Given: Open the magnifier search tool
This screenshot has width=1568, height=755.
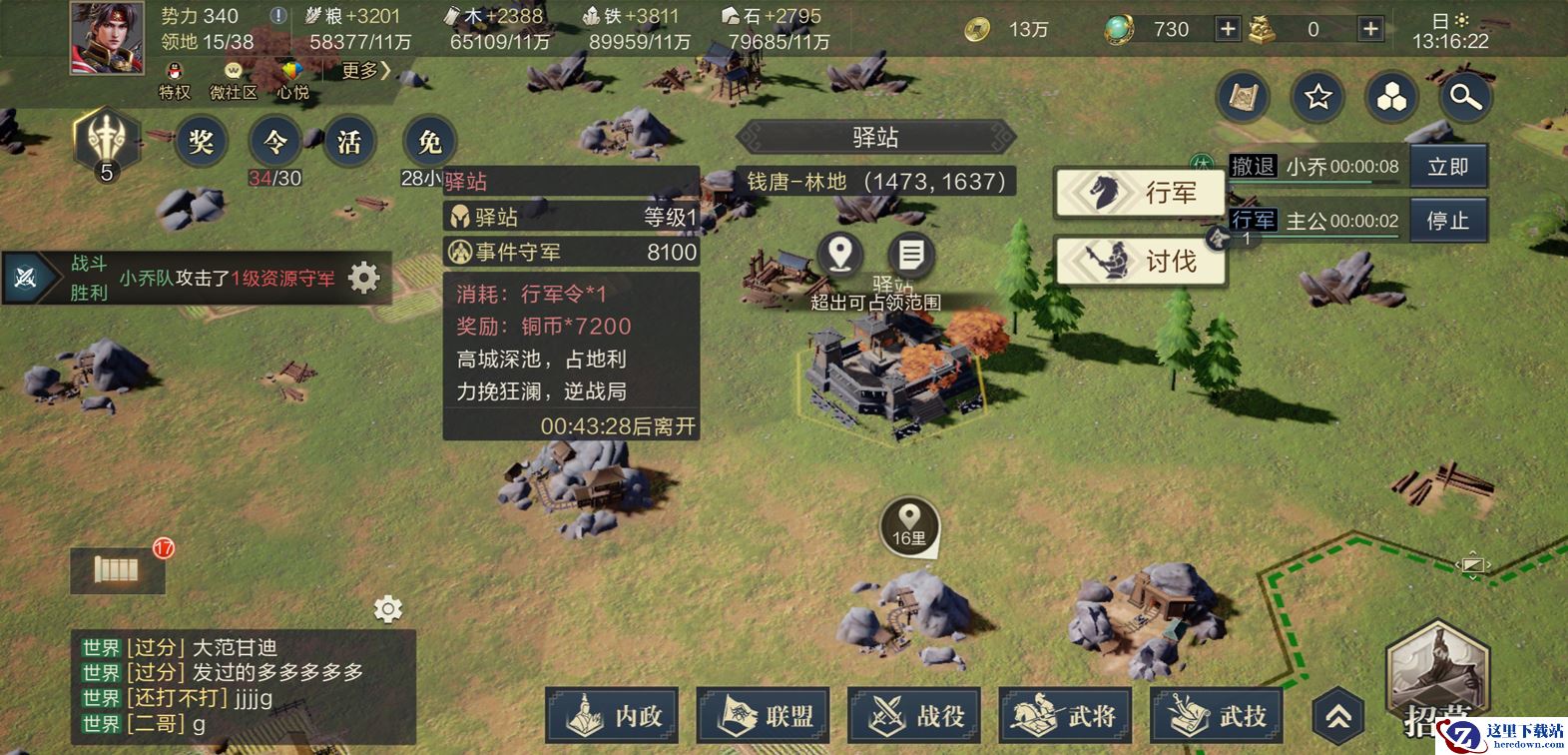Looking at the screenshot, I should 1465,97.
